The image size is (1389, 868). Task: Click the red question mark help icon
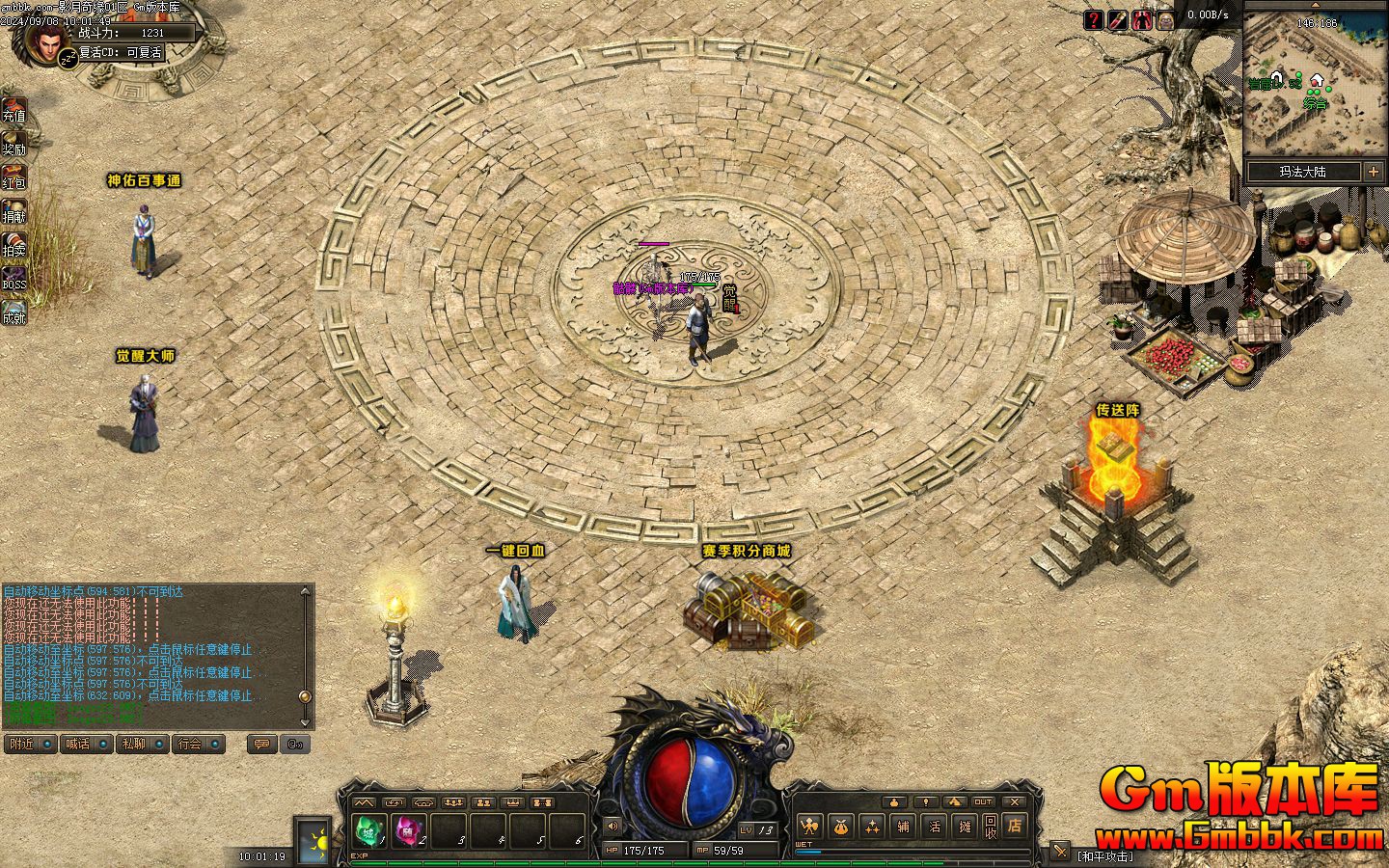pos(1093,19)
